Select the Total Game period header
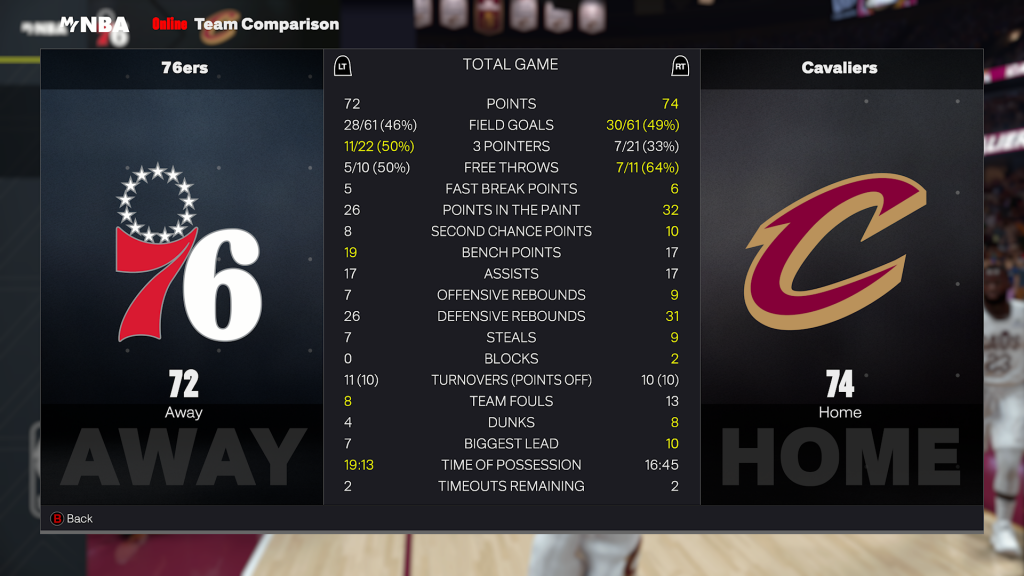 click(510, 65)
